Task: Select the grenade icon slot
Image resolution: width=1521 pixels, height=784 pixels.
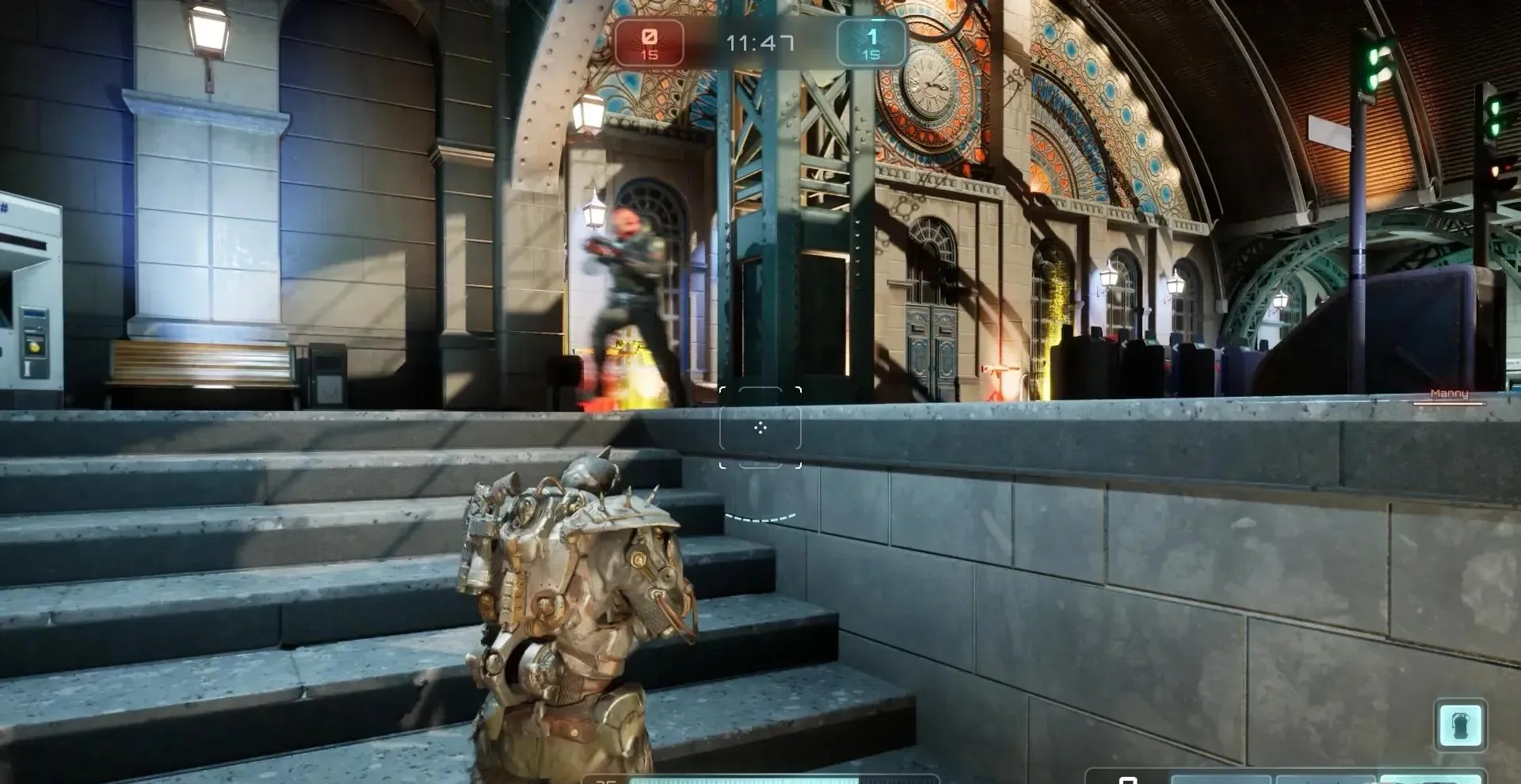Action: point(1460,725)
